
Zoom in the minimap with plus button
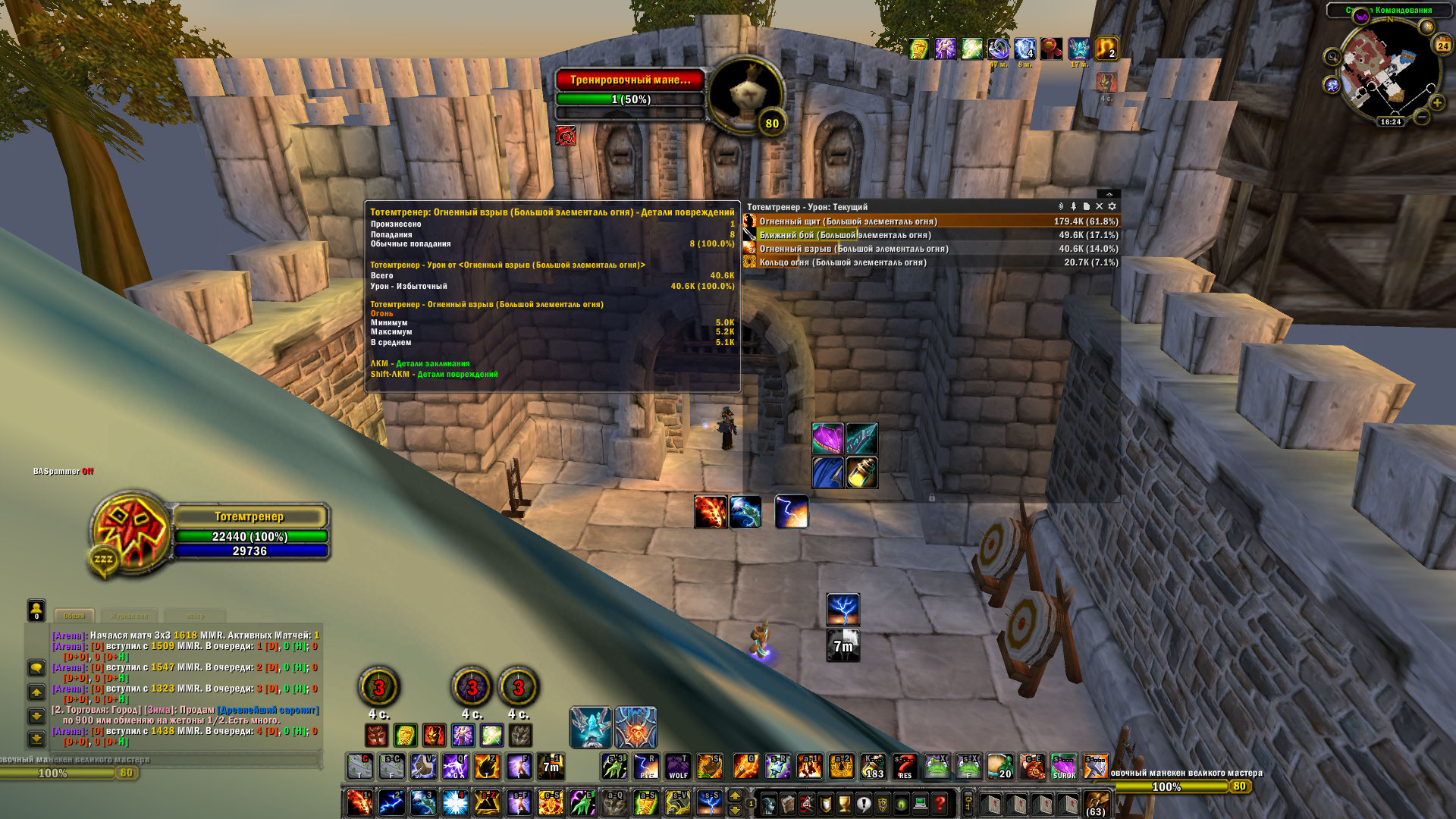(1436, 102)
